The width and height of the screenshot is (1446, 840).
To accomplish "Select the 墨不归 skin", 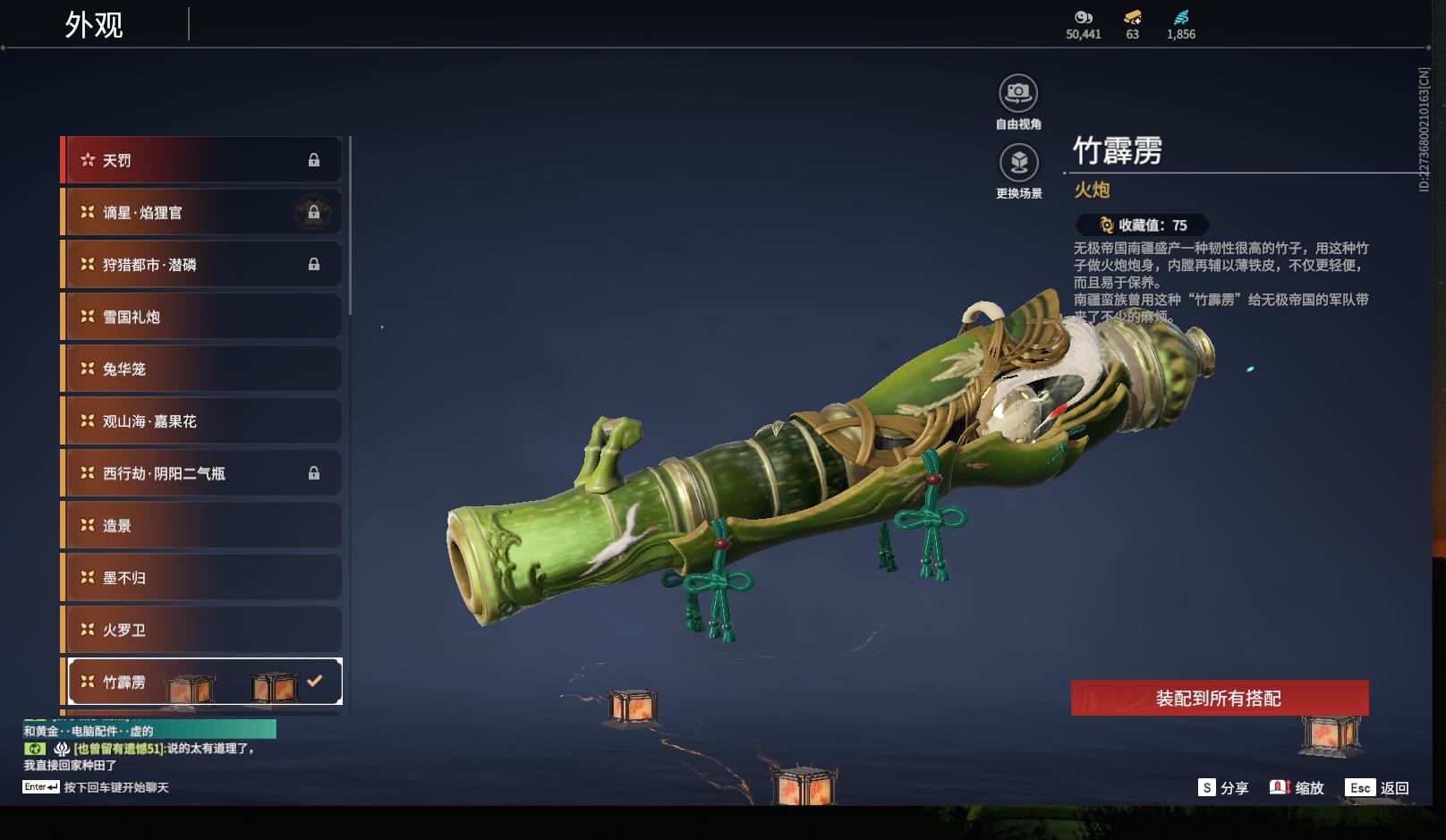I will (x=202, y=577).
